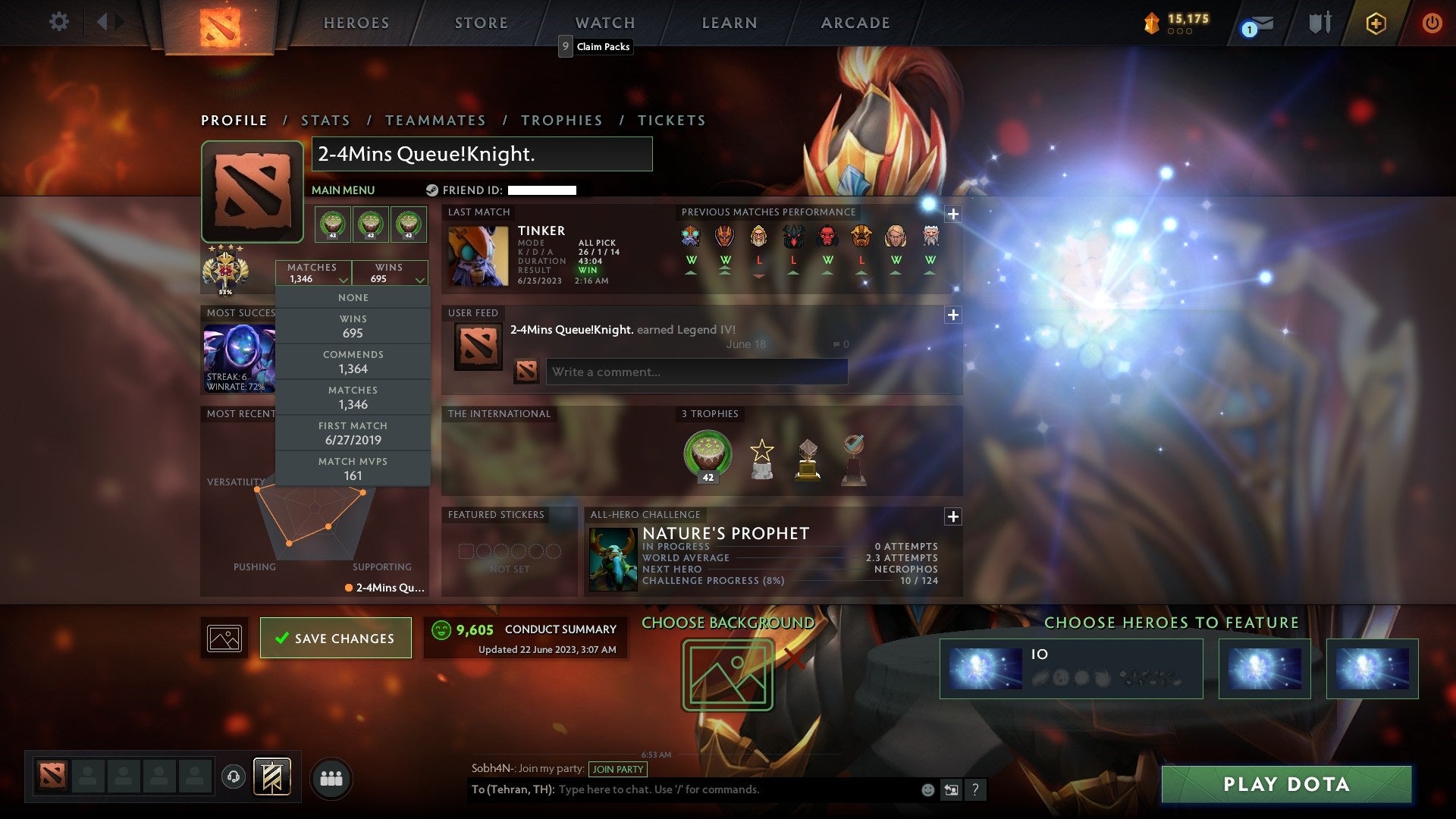This screenshot has width=1456, height=819.
Task: Open the Matches stat dropdown
Action: pyautogui.click(x=315, y=273)
